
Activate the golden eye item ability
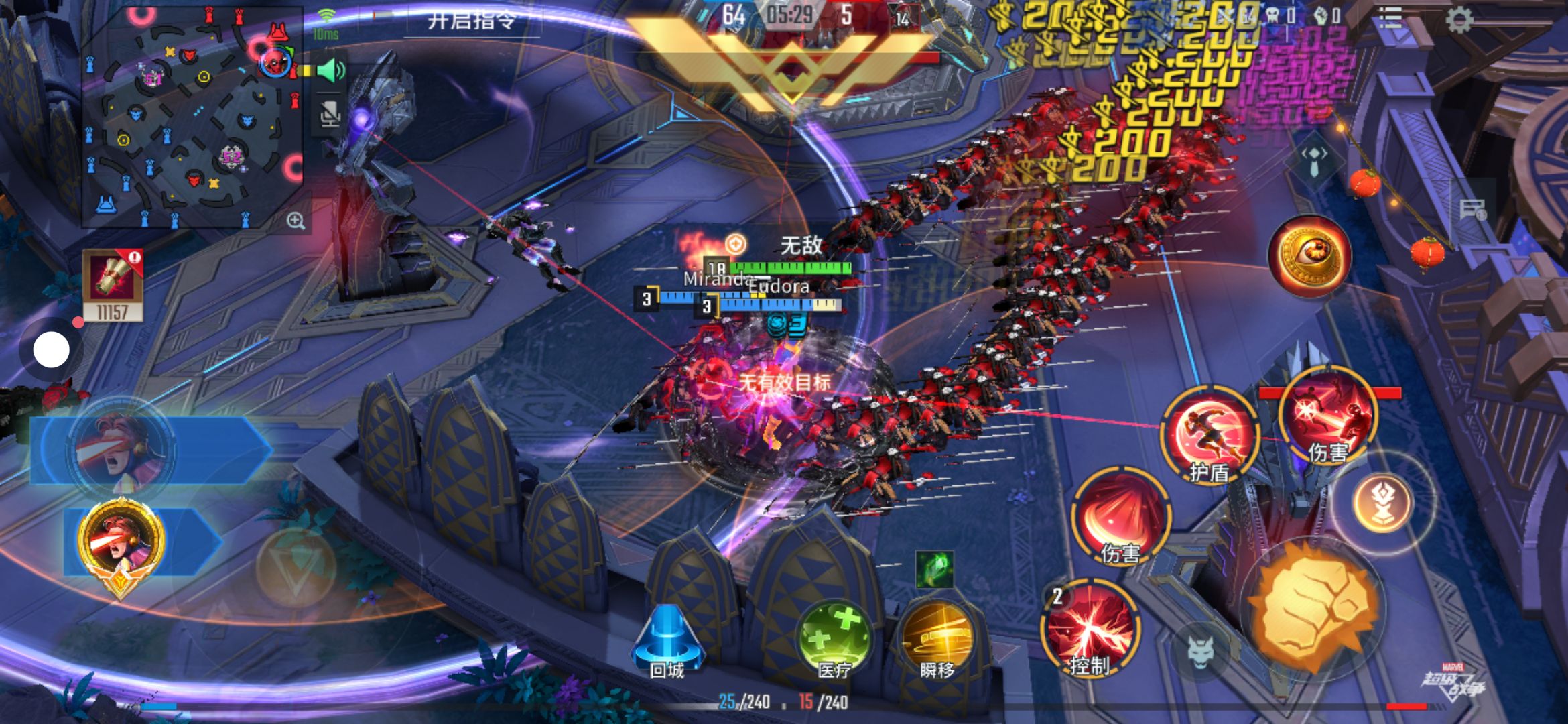coord(1309,254)
